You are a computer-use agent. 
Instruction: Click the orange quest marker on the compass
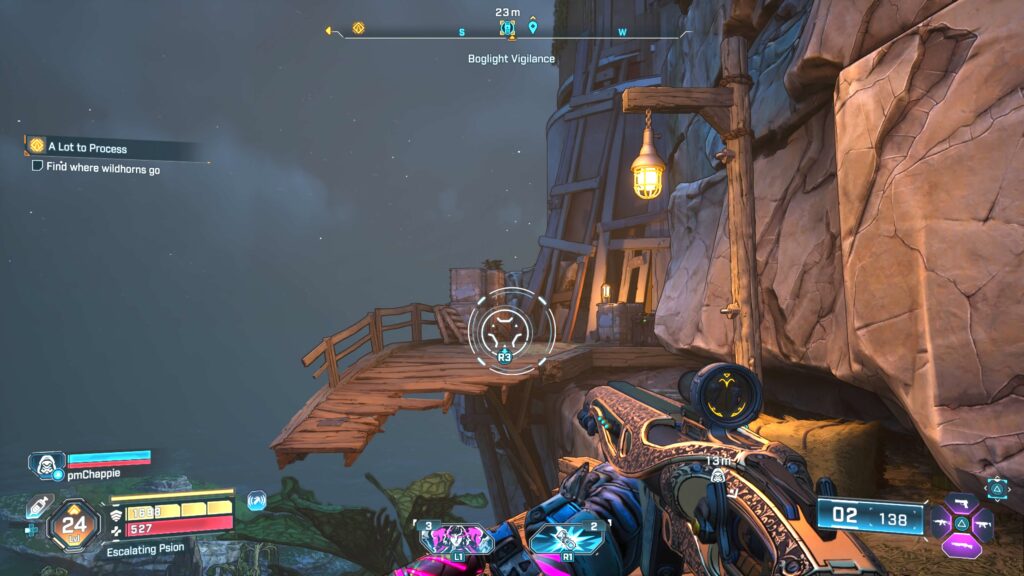(358, 28)
